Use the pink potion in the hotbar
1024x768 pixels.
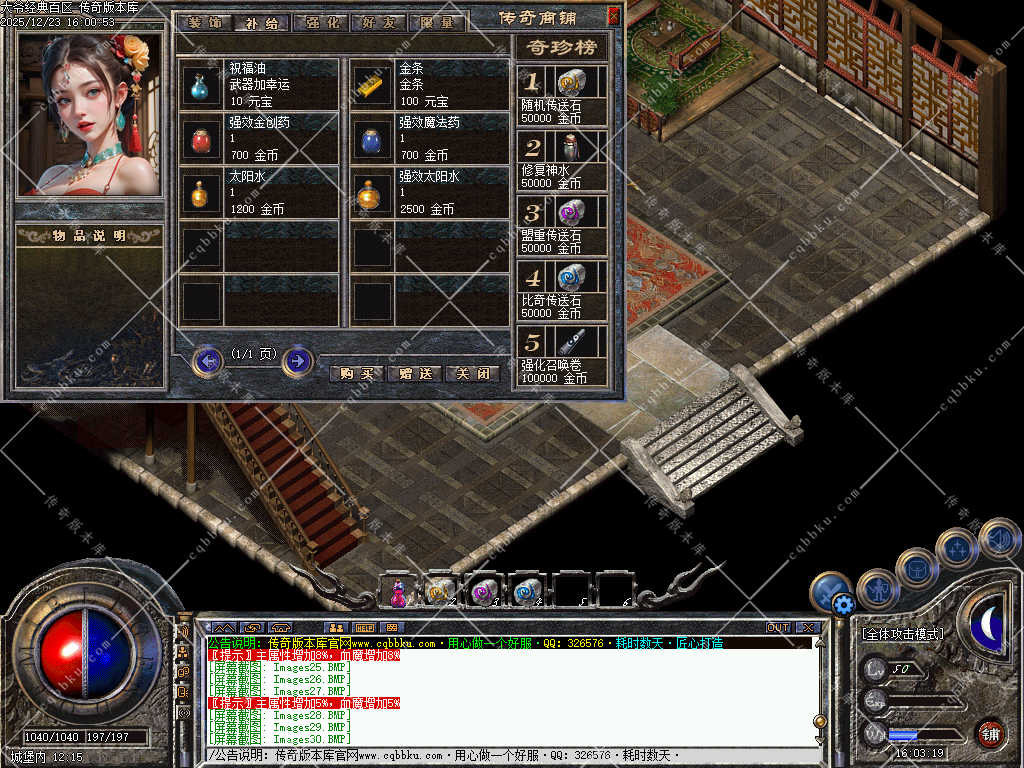tap(398, 592)
